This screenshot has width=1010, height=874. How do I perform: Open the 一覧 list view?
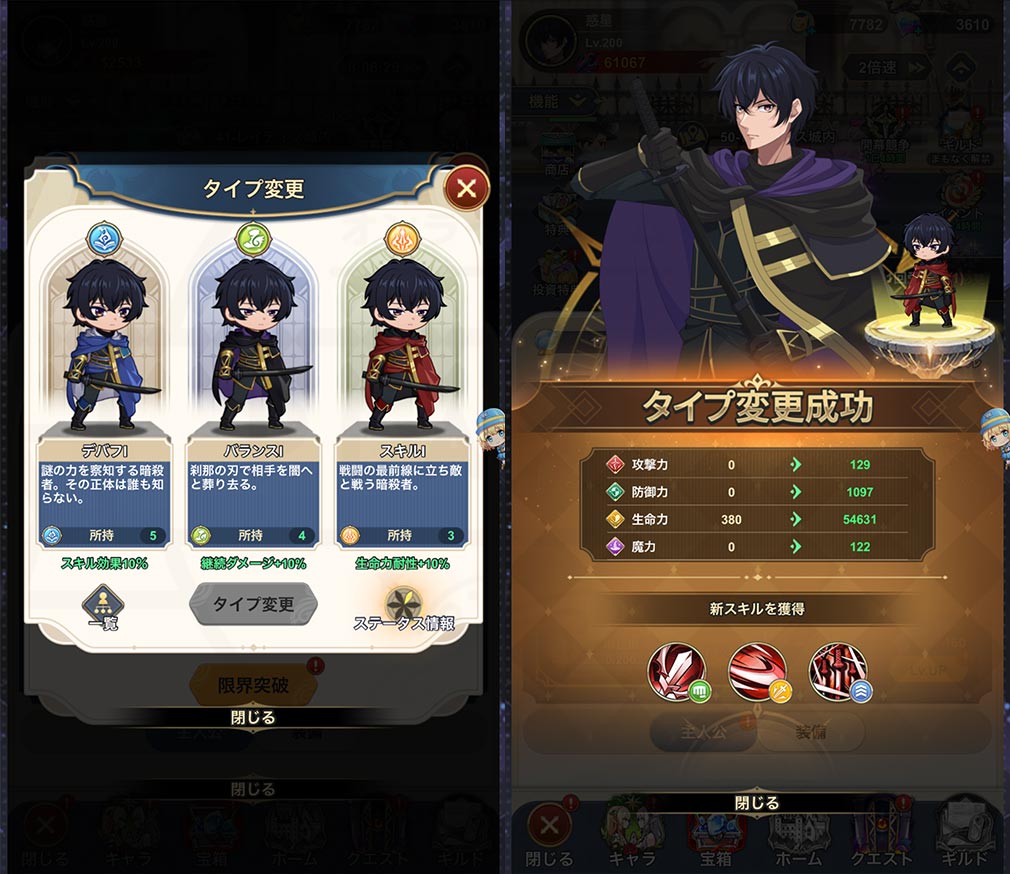coord(101,606)
